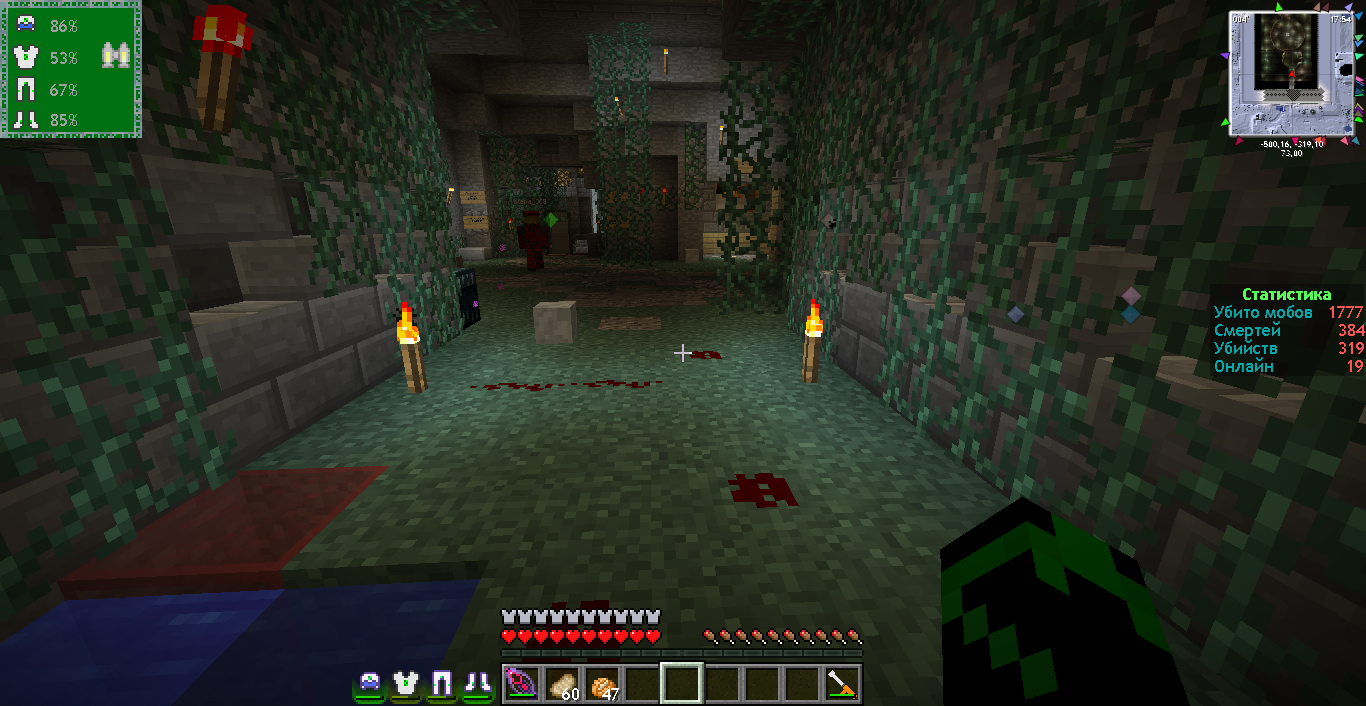Click the binoculars icon in the armor panel
This screenshot has width=1366, height=706.
click(x=116, y=57)
